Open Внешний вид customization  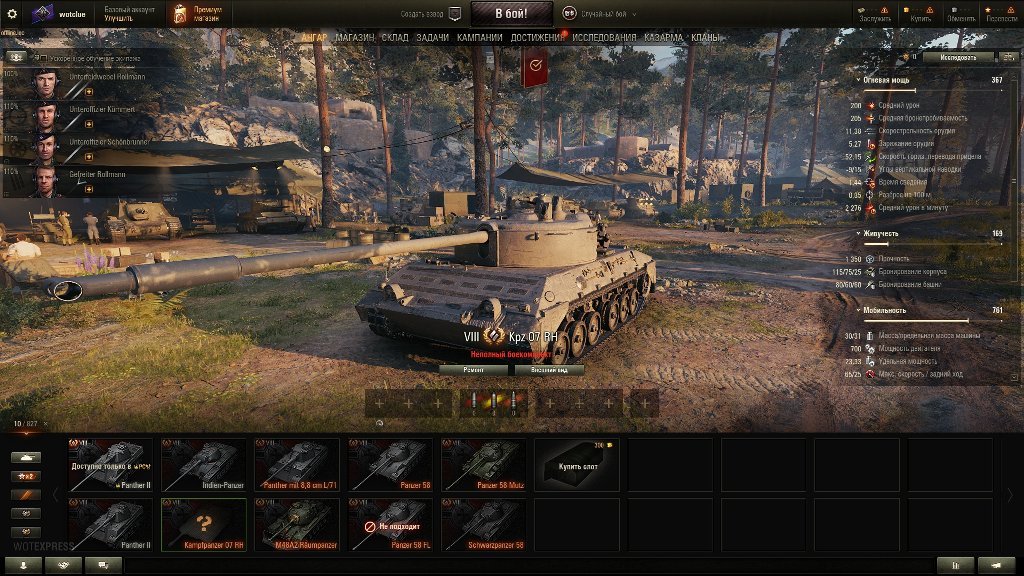tap(549, 370)
